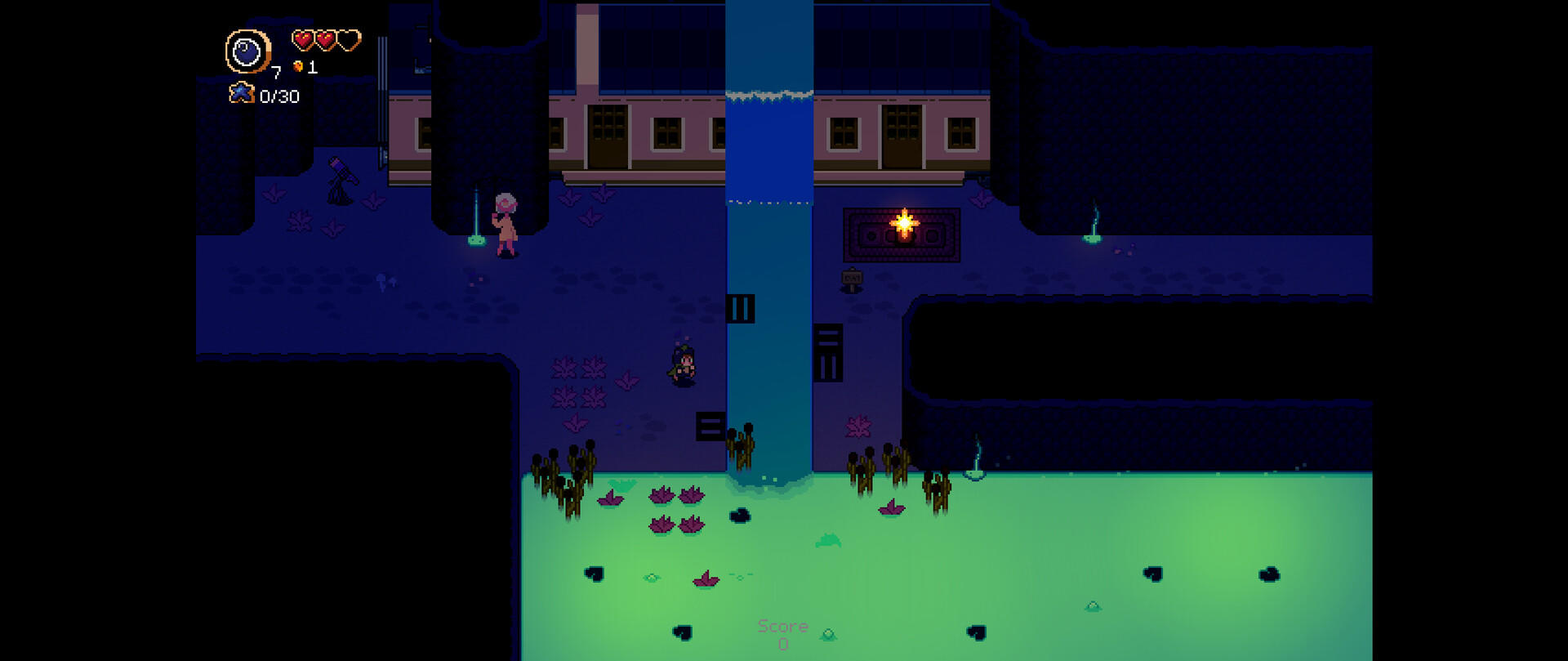Click the closed window shutter beside the waterfall
This screenshot has height=661, width=1568.
click(742, 306)
